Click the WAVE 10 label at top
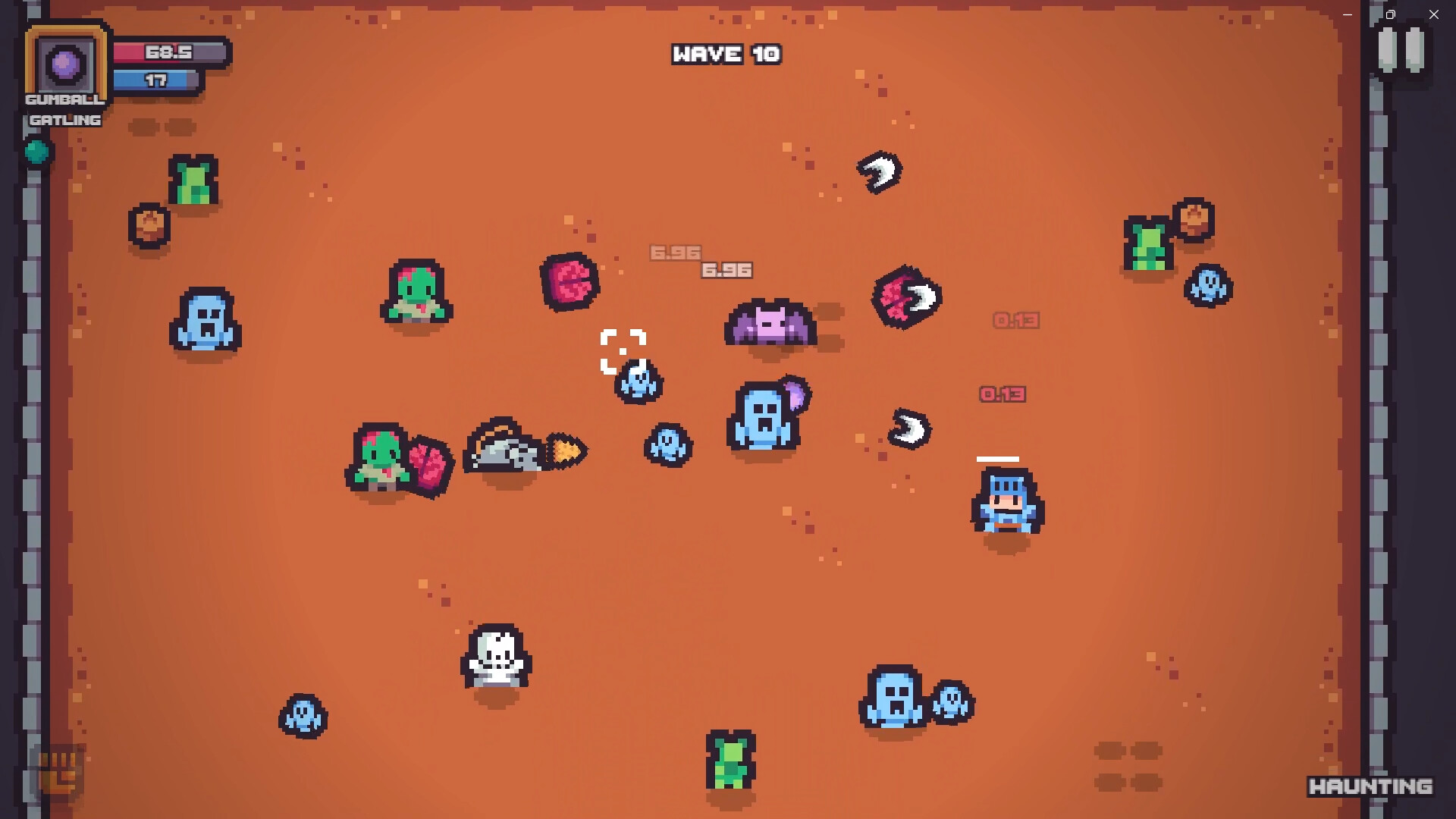Image resolution: width=1456 pixels, height=819 pixels. click(x=726, y=54)
